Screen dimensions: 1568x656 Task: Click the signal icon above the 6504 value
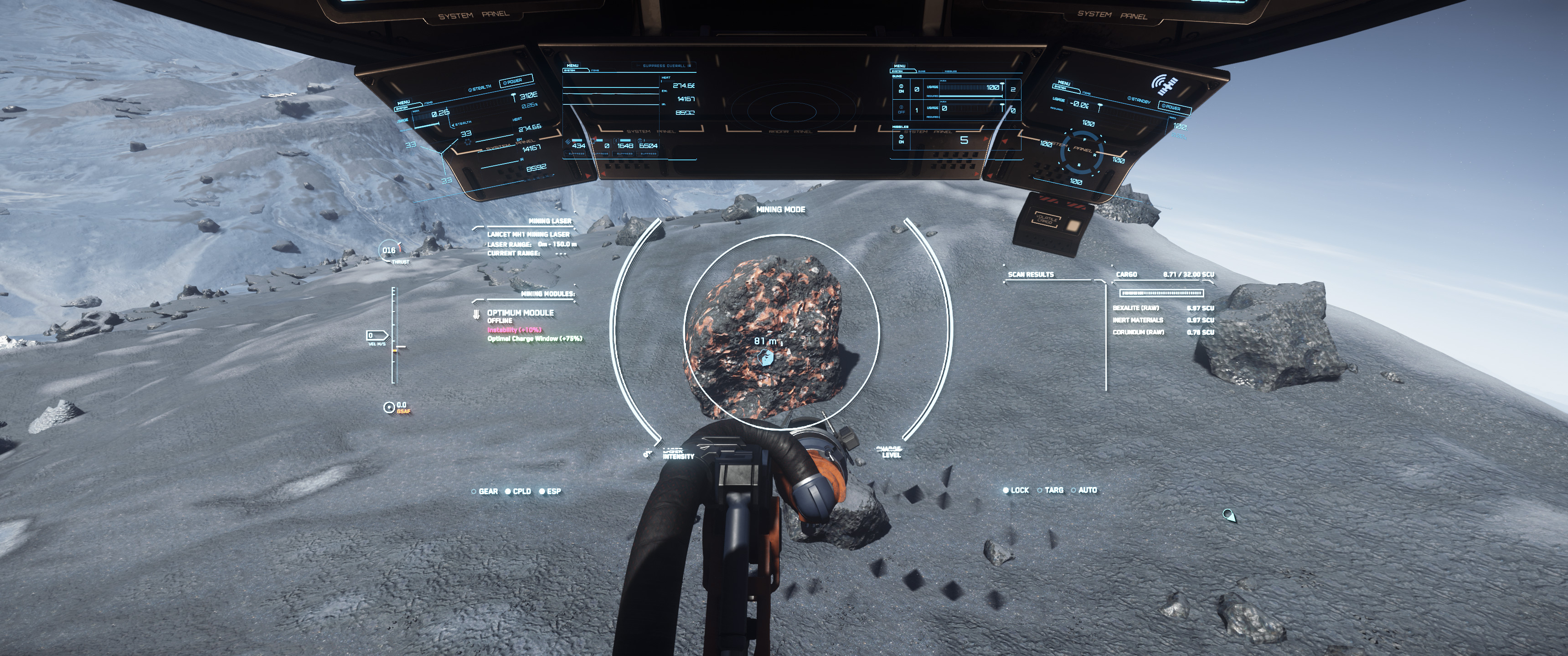click(641, 141)
